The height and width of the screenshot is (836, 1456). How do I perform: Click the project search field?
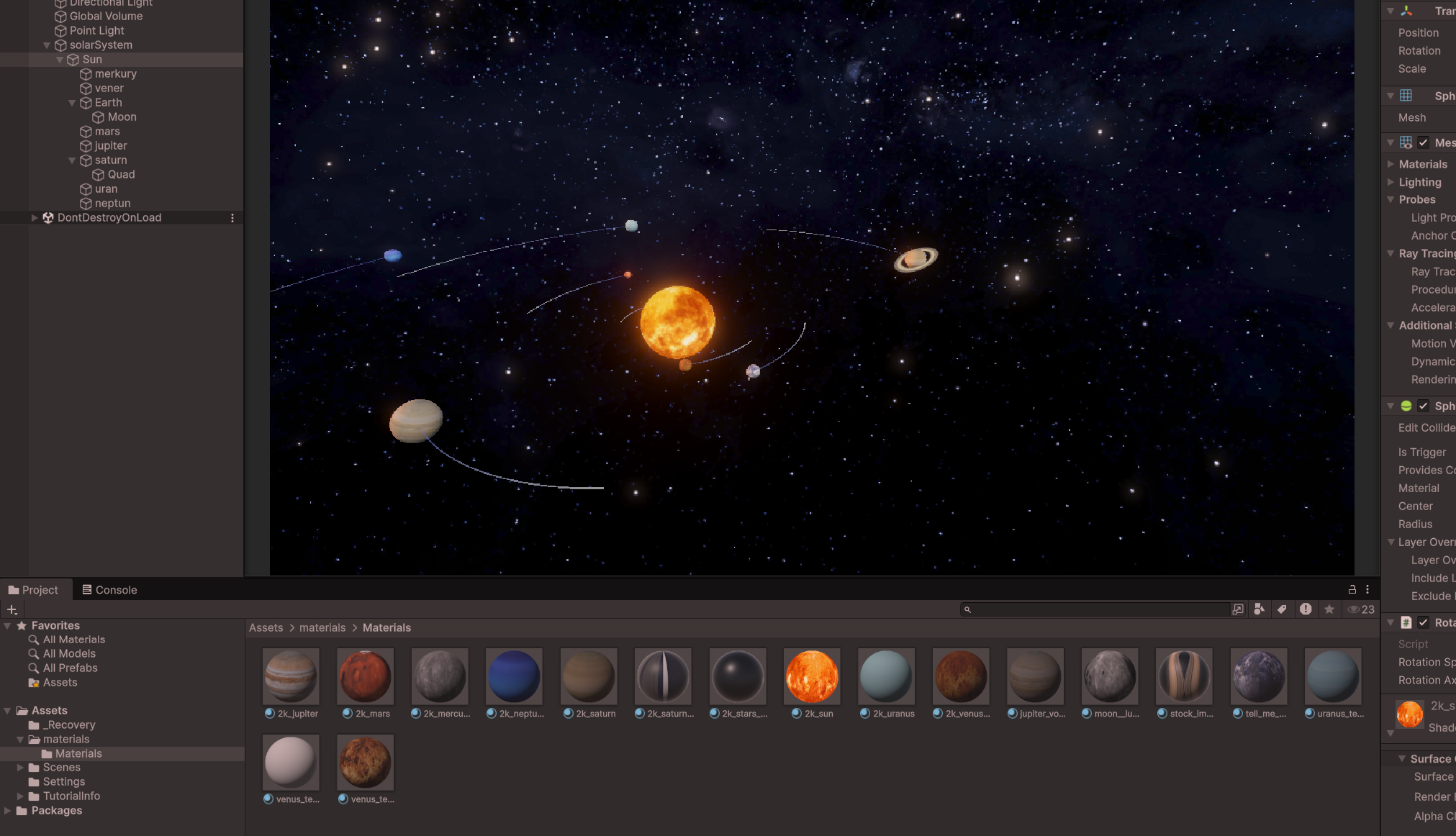tap(1098, 609)
